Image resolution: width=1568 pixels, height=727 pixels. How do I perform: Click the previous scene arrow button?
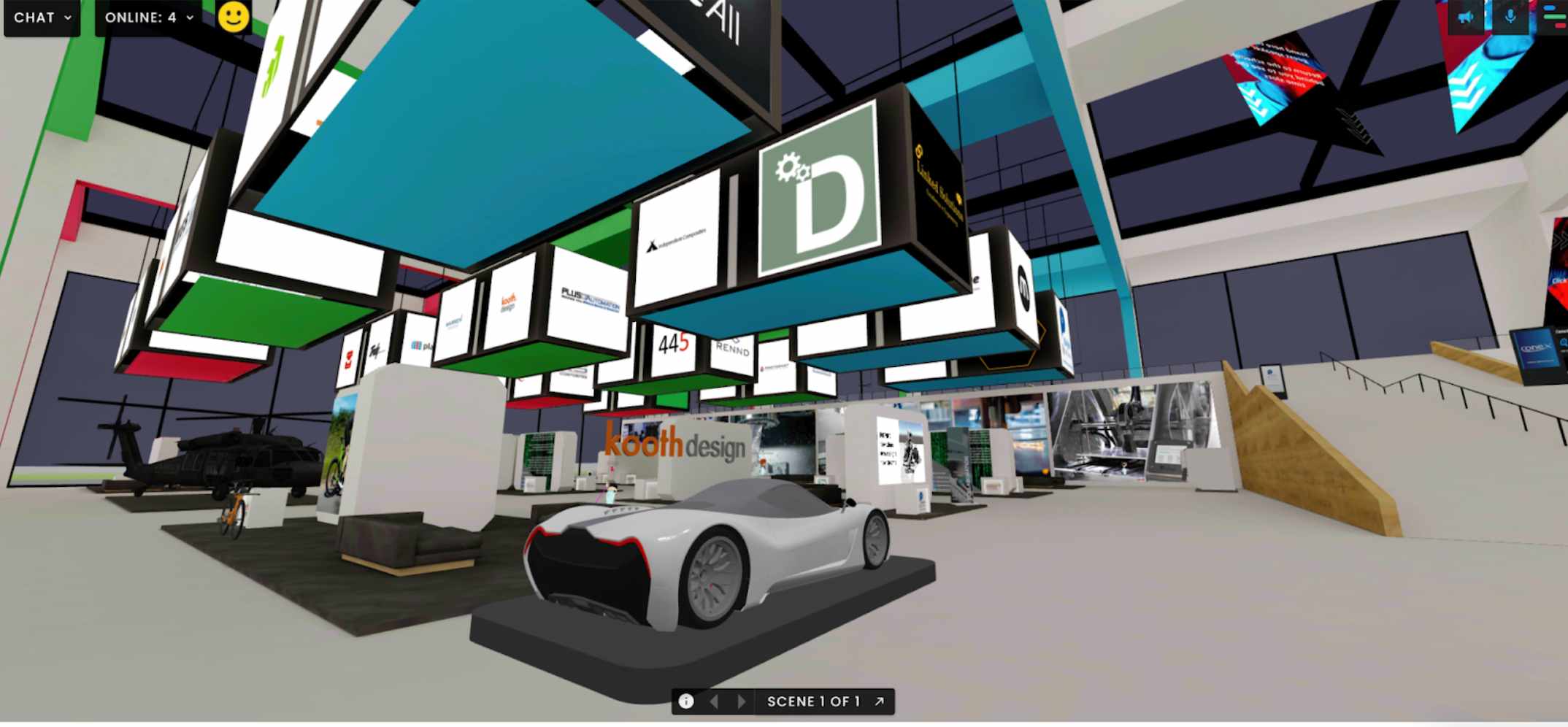tap(712, 702)
